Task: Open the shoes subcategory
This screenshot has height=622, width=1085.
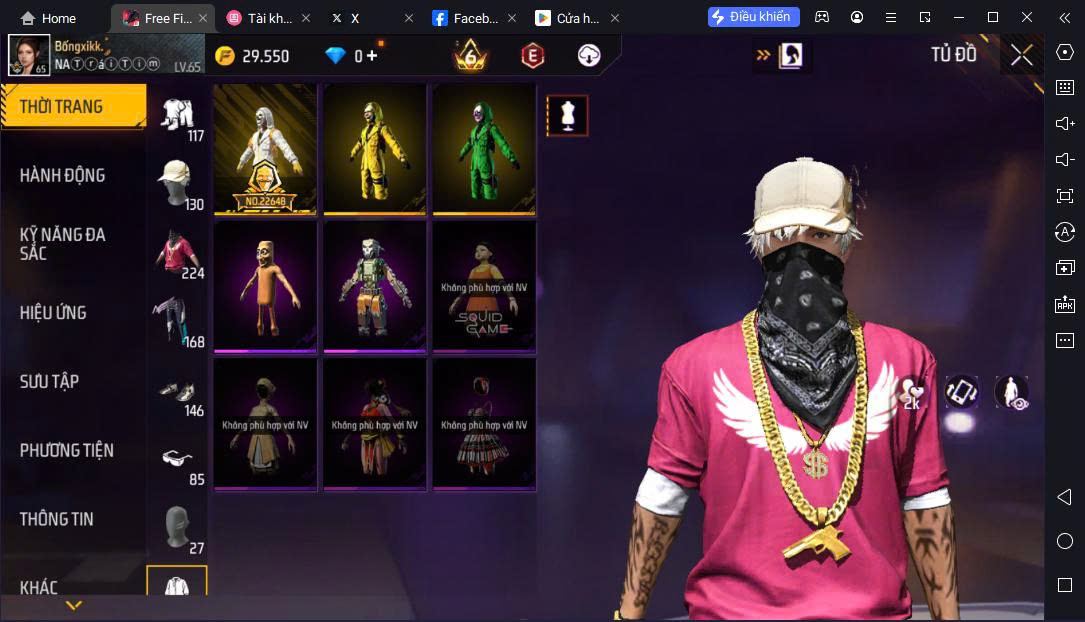Action: (177, 391)
